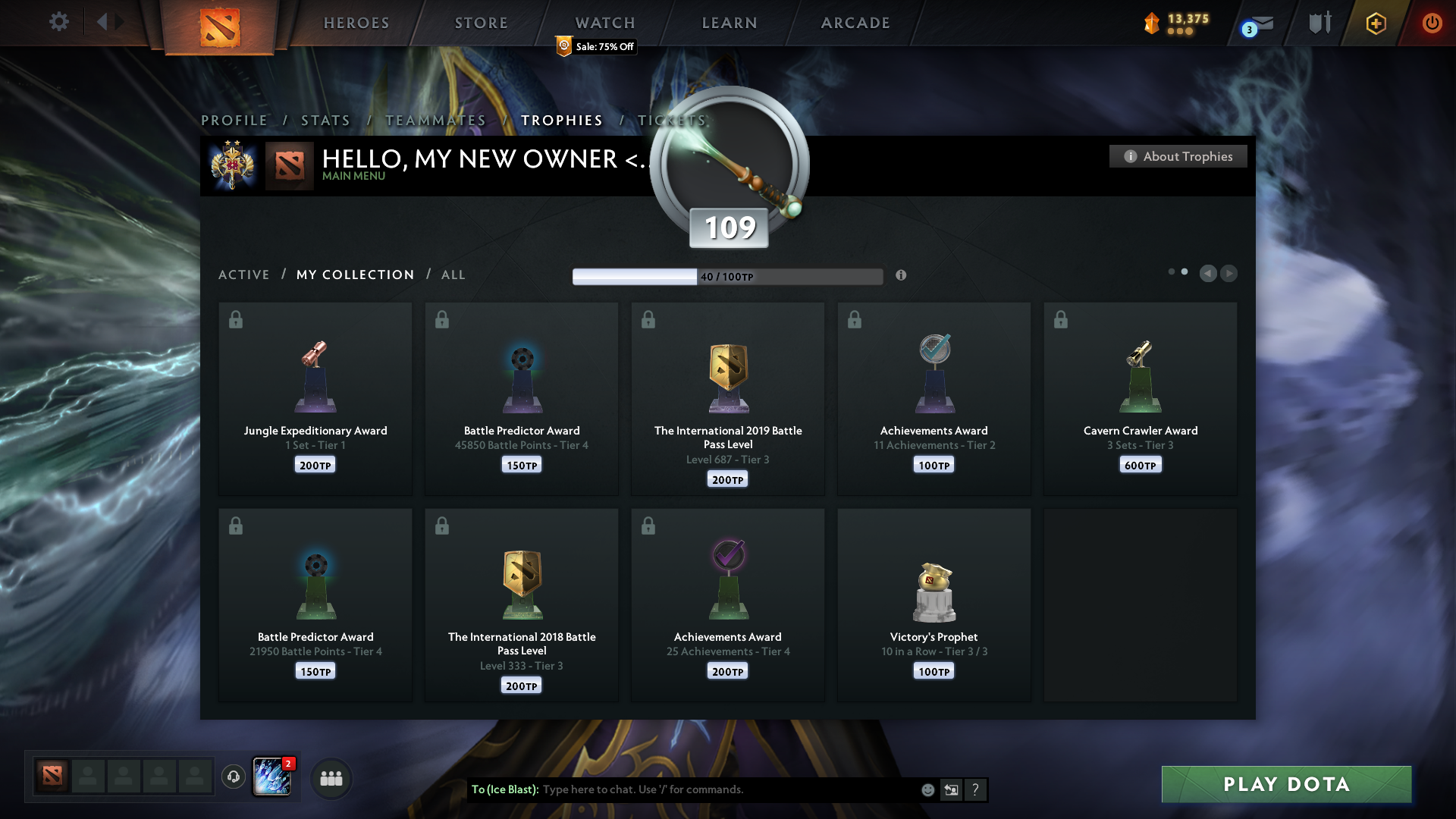Open the Watch section
This screenshot has height=819, width=1456.
pos(605,23)
